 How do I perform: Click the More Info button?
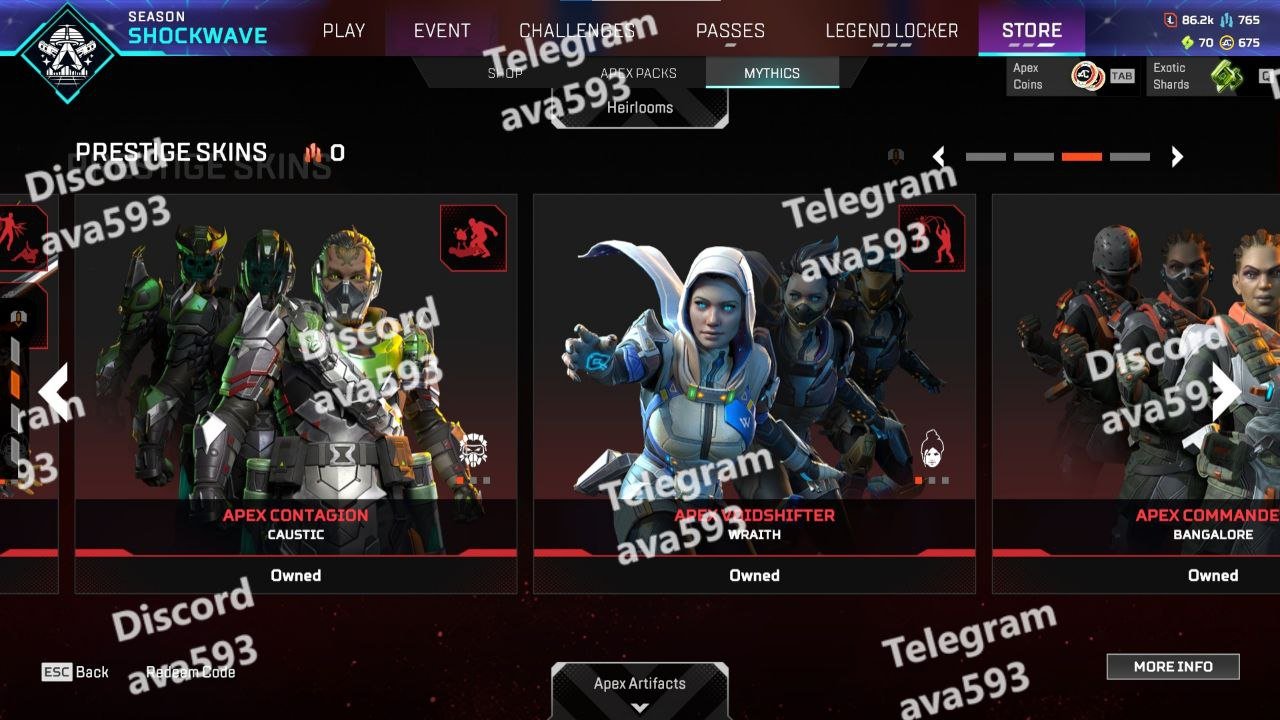pos(1172,667)
